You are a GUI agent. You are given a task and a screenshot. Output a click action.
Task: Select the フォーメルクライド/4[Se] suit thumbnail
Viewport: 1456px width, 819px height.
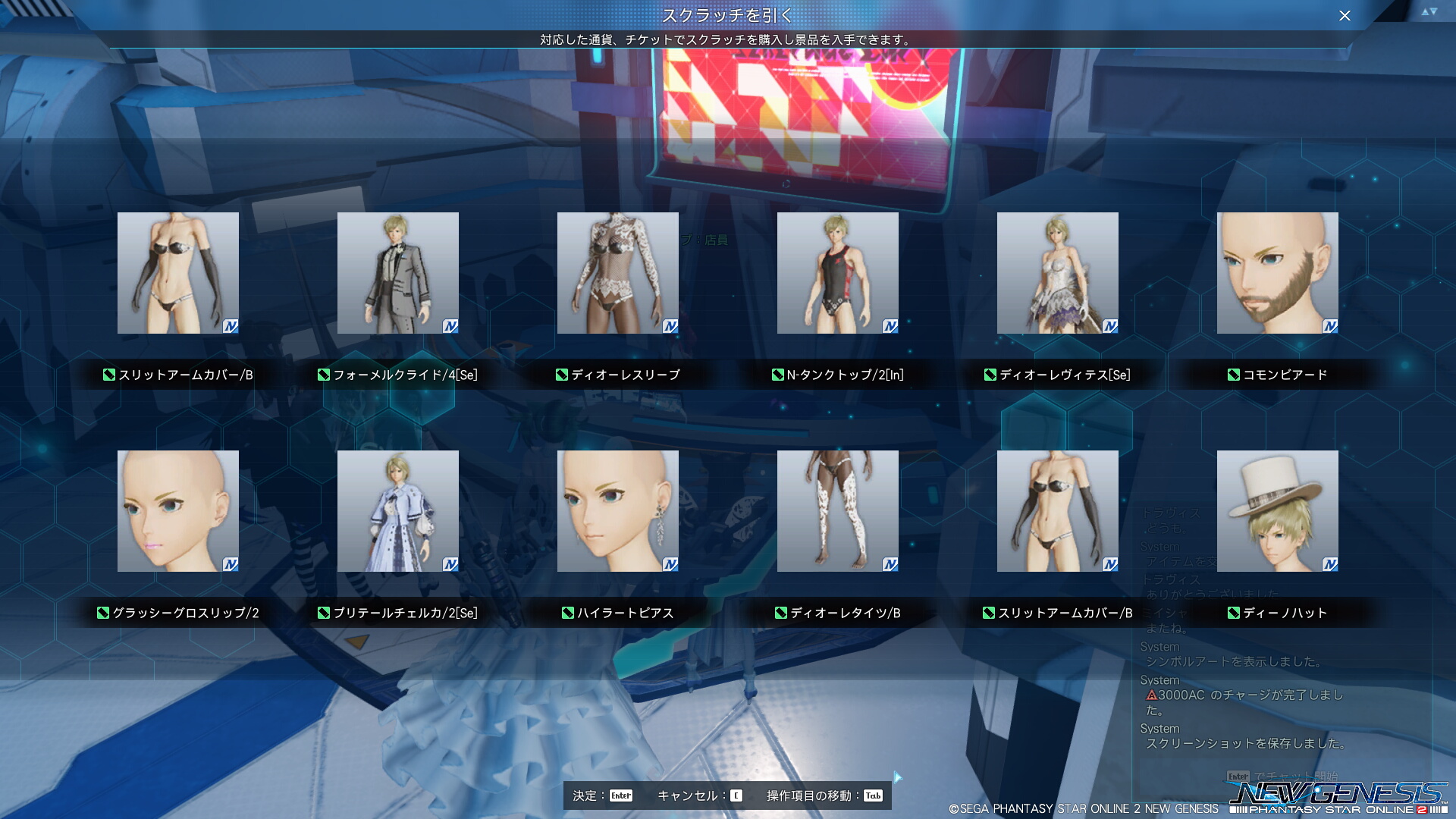(397, 273)
